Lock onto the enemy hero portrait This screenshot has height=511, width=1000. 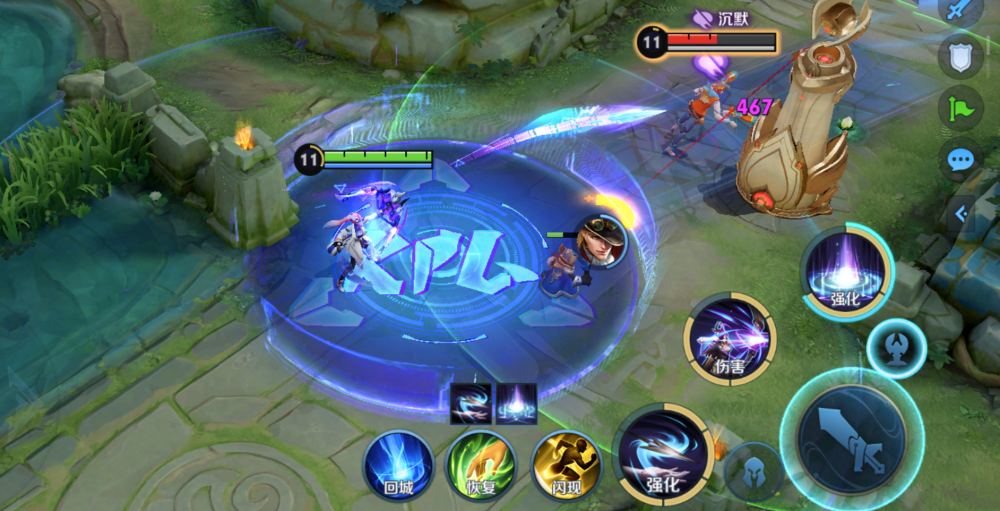[x=600, y=240]
